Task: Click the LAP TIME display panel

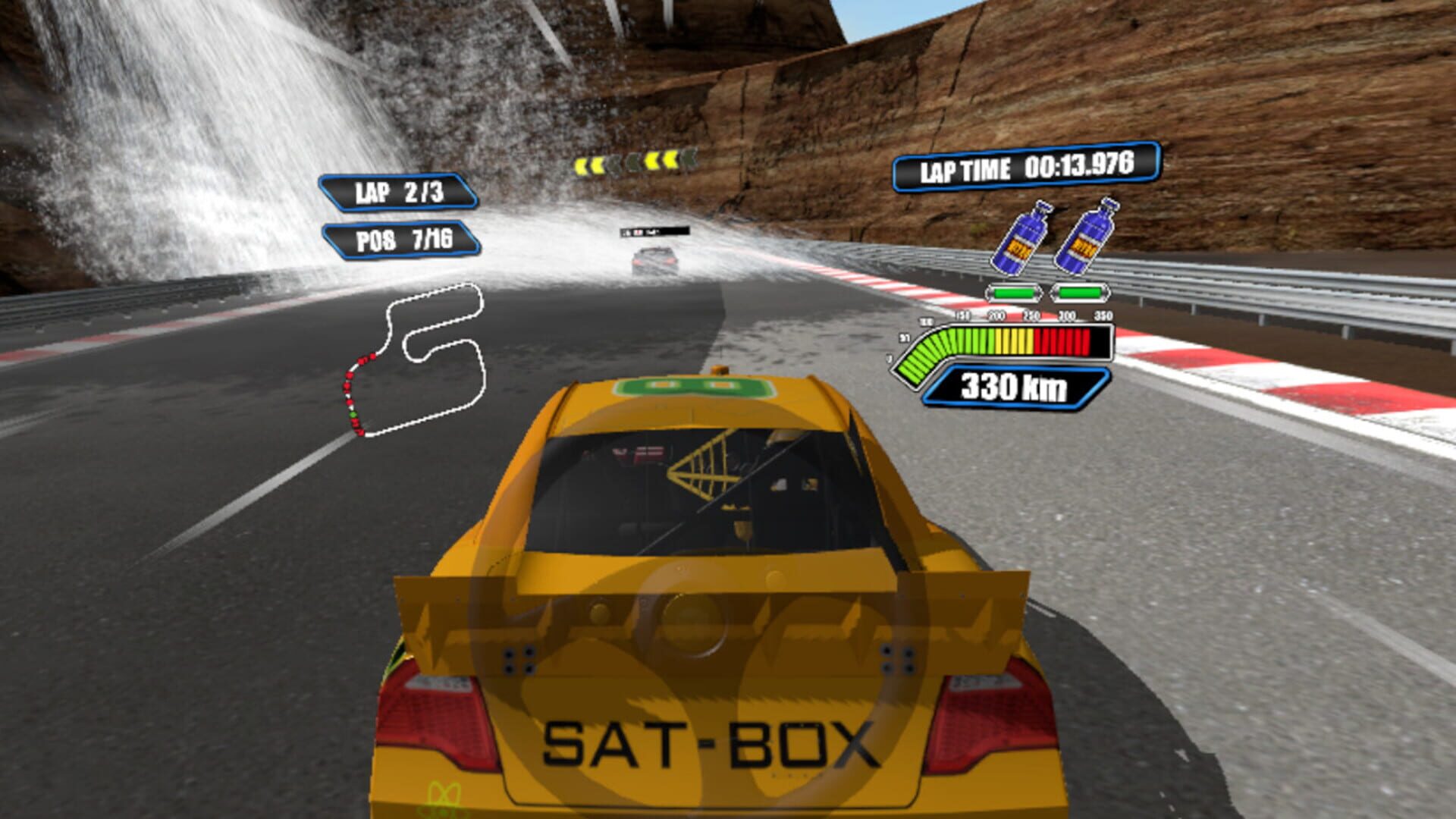Action: coord(1028,171)
